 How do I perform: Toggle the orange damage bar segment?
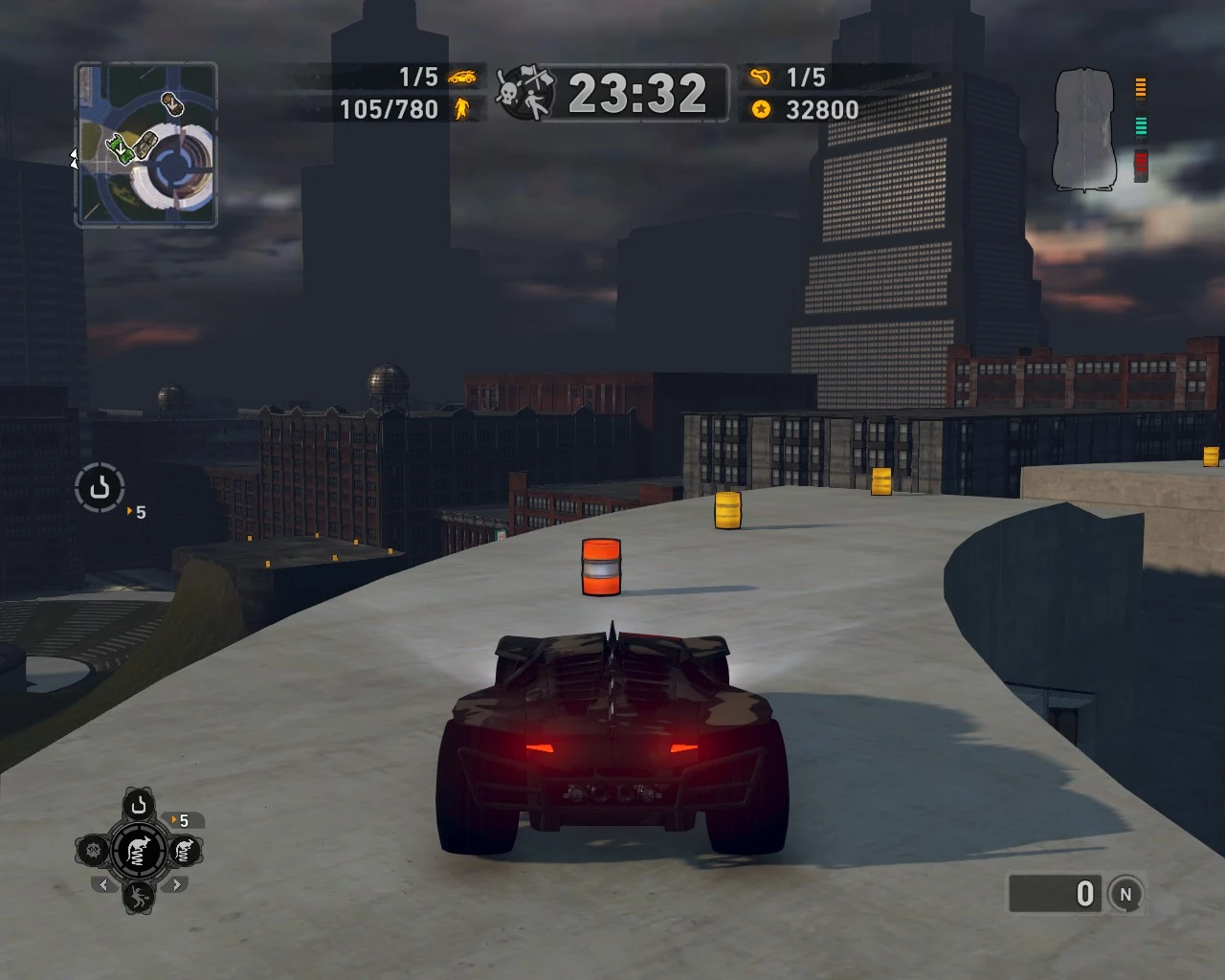pos(1140,86)
